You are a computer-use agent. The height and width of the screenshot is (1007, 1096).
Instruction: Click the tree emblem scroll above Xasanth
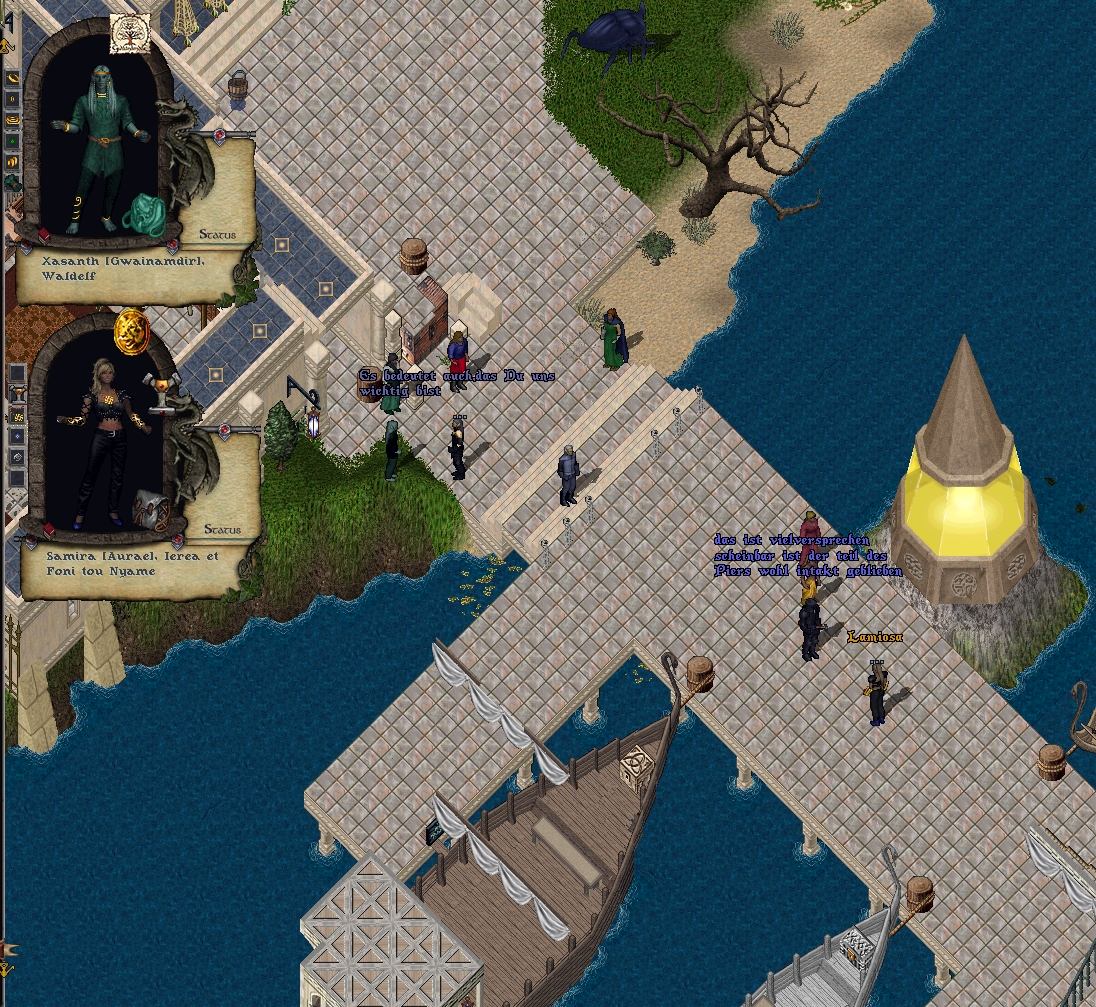point(129,33)
